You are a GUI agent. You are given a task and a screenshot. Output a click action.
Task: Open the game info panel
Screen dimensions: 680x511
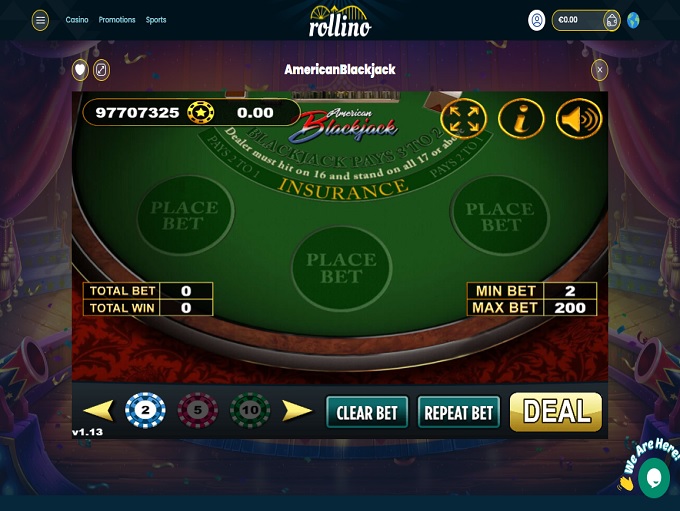pos(521,119)
